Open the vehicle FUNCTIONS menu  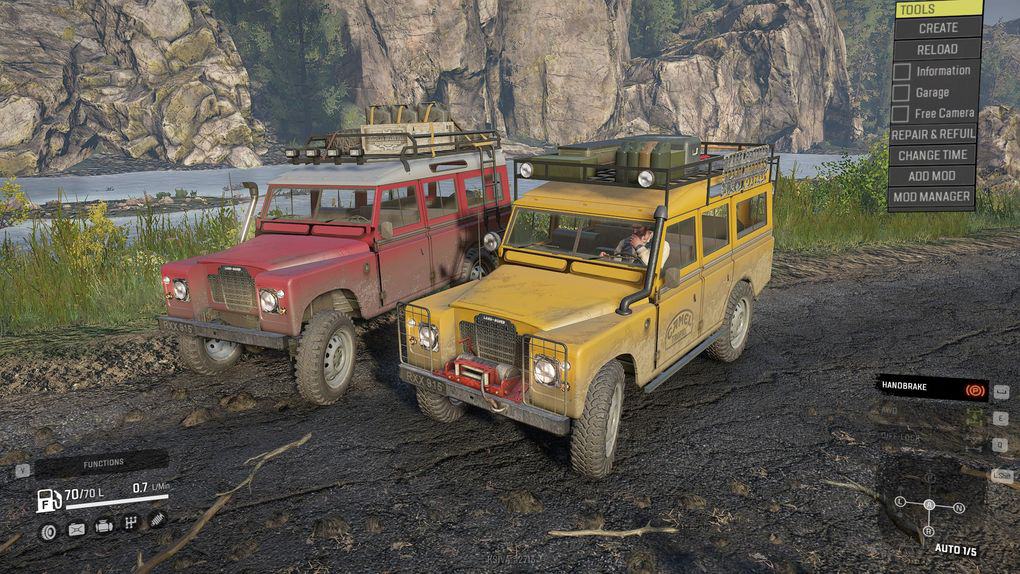tap(102, 463)
